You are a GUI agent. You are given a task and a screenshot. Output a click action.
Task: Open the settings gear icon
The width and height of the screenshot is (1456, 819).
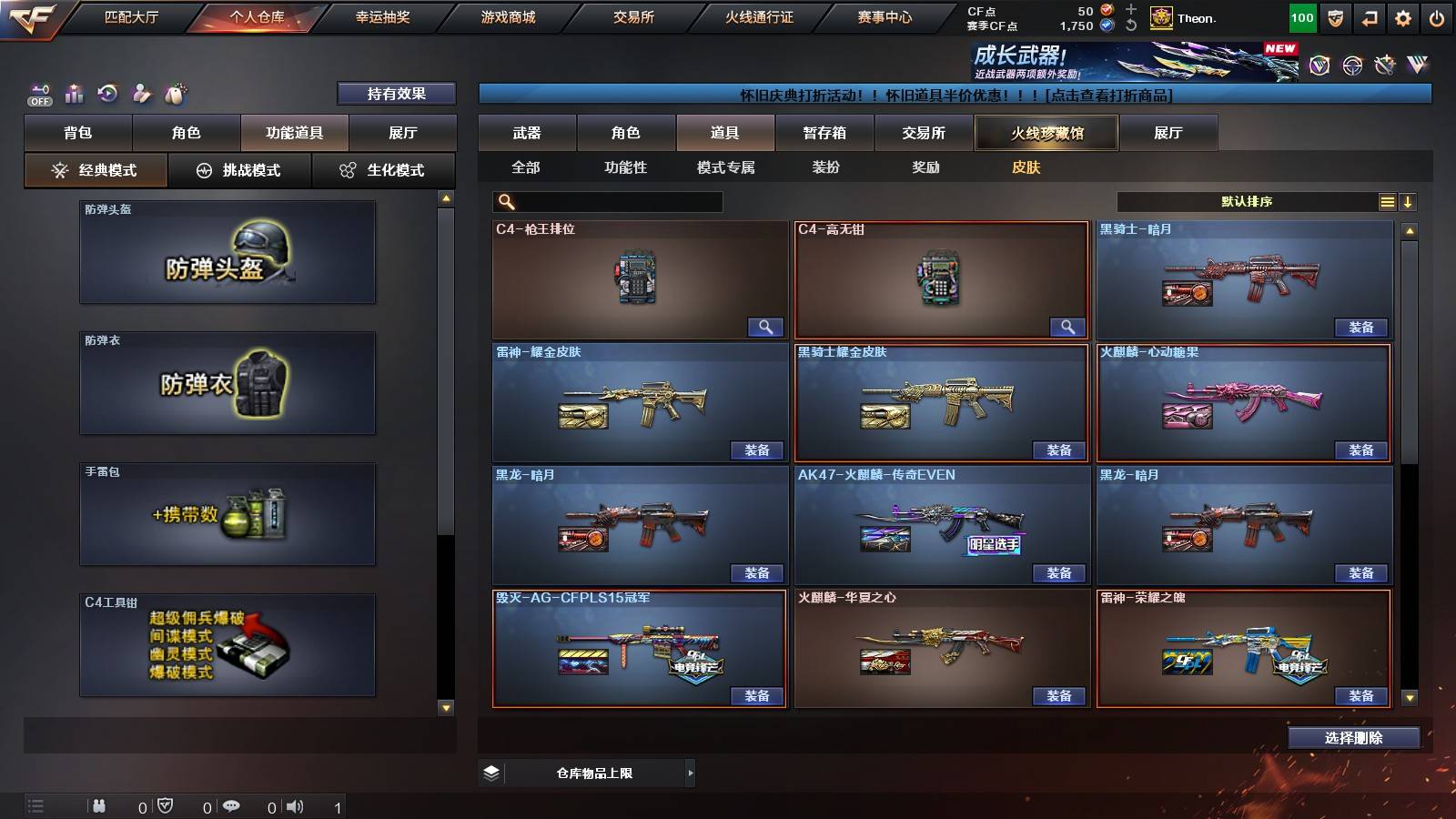pyautogui.click(x=1404, y=17)
